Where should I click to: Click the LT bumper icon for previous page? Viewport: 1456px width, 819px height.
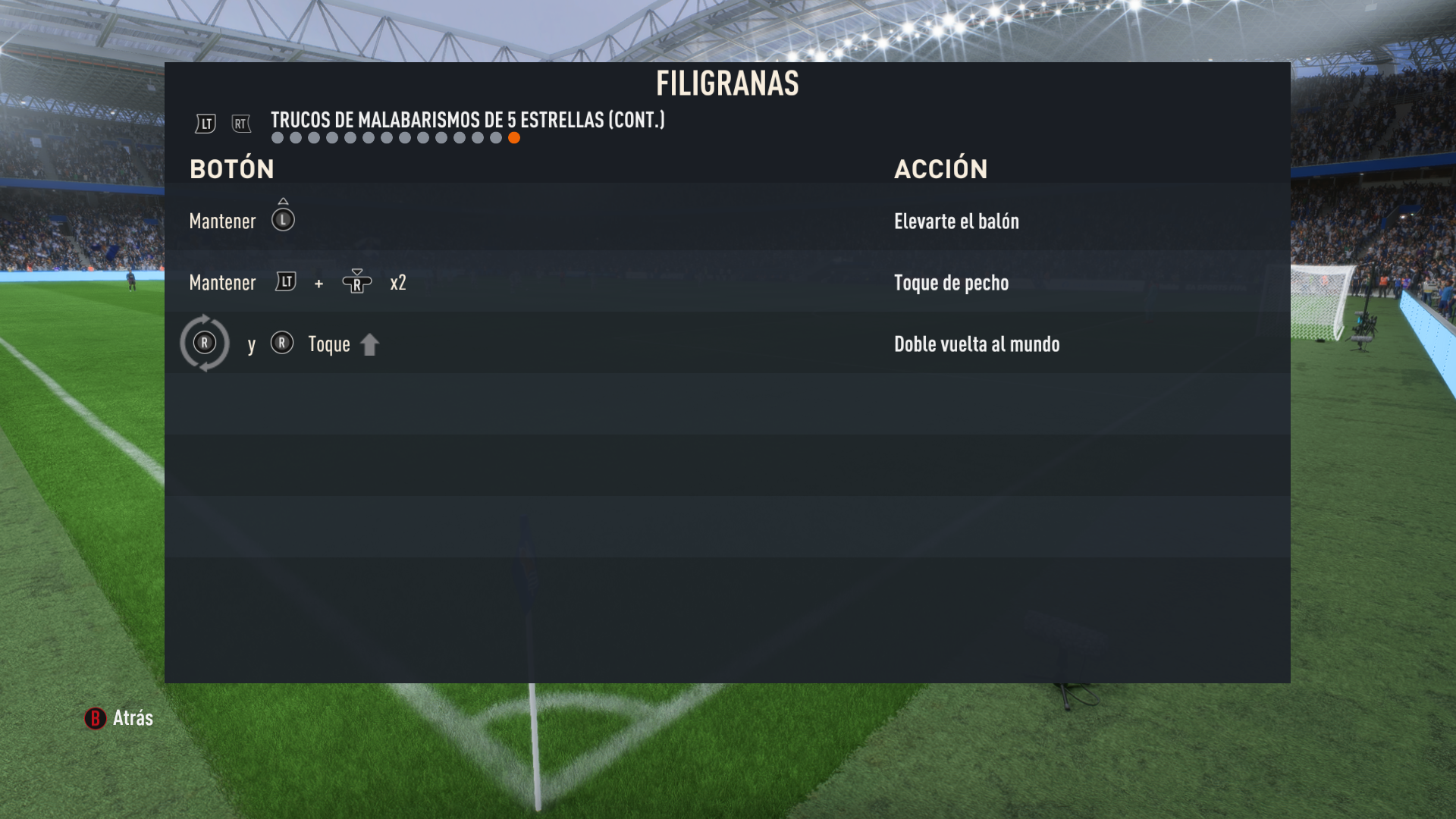(x=205, y=124)
